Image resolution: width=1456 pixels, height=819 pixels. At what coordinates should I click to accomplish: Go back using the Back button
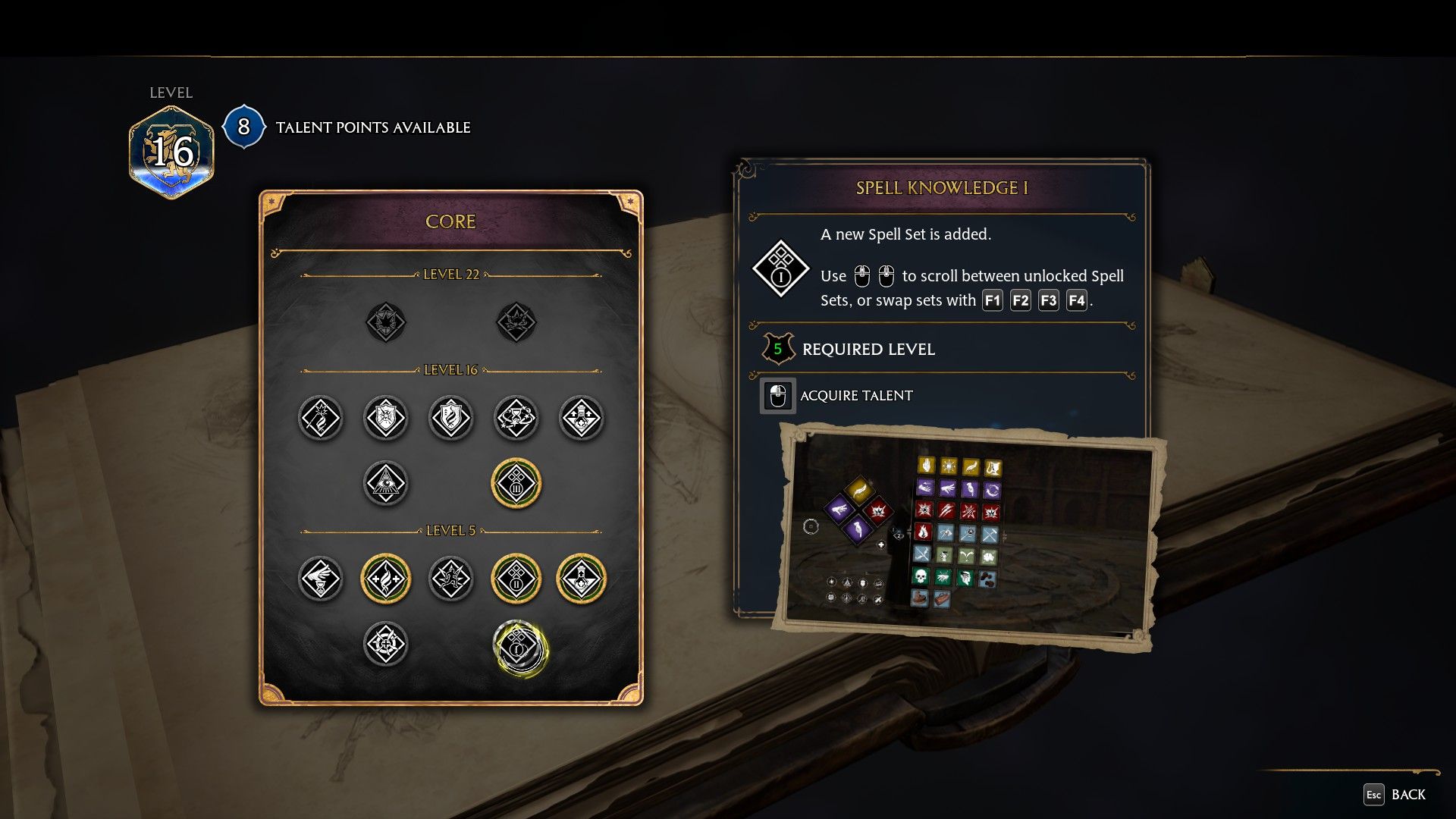click(1395, 794)
